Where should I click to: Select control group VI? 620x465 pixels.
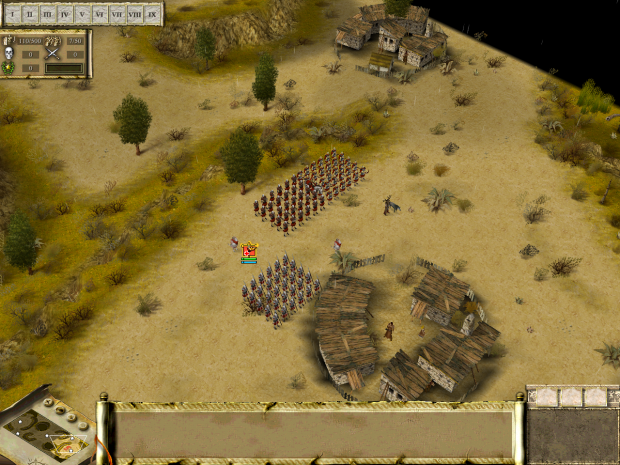pyautogui.click(x=100, y=15)
